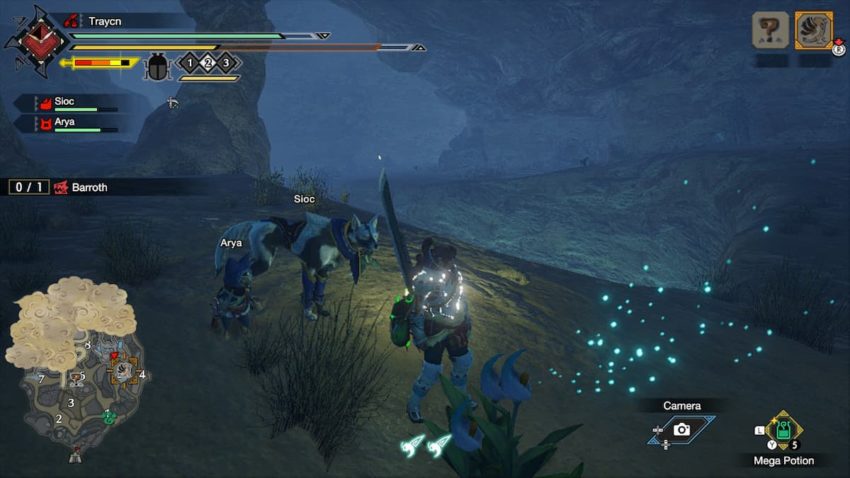Select buddy Arya in the party list
Screen dimensions: 850x478
click(65, 123)
